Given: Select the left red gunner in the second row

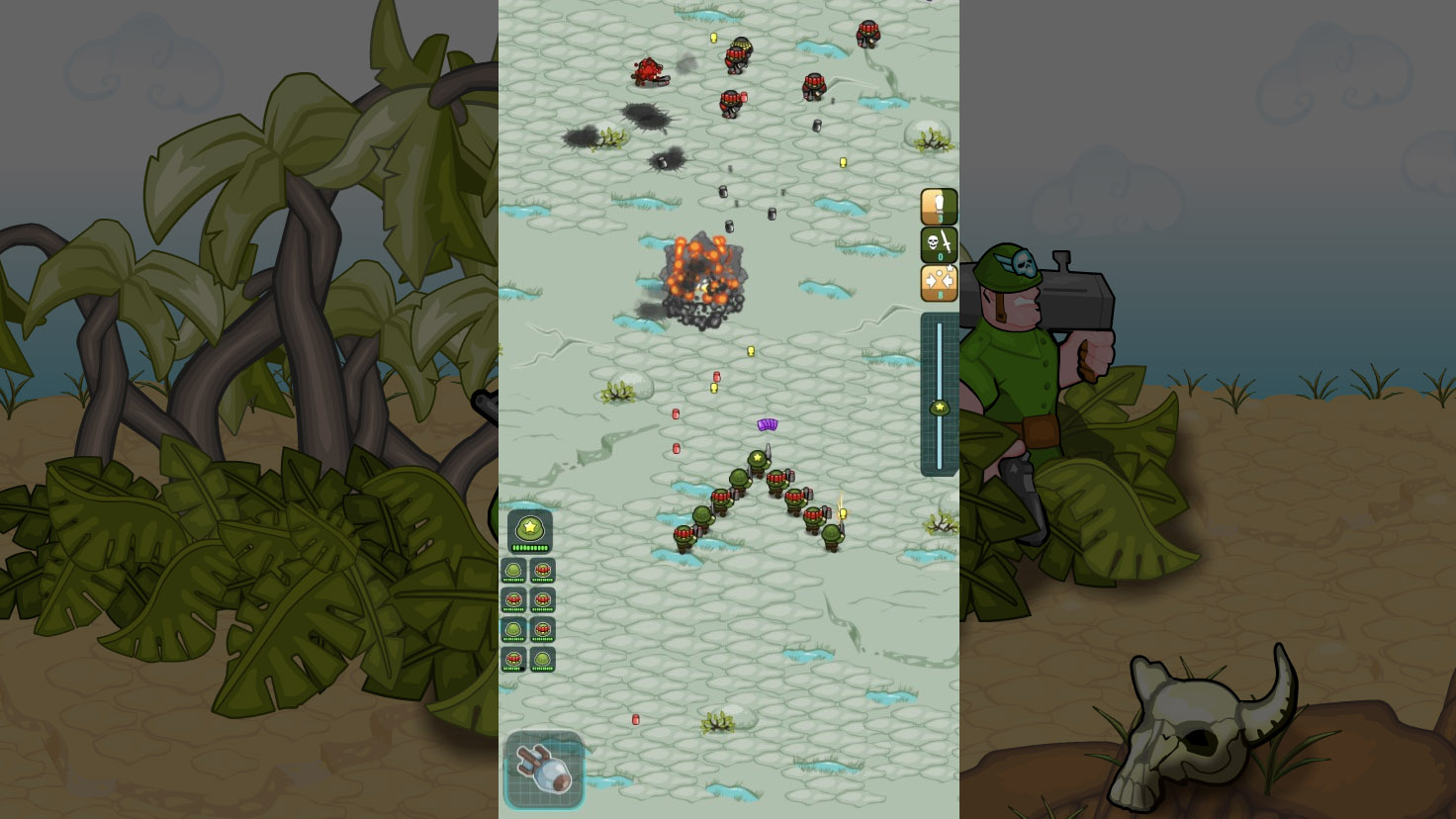Looking at the screenshot, I should [513, 599].
